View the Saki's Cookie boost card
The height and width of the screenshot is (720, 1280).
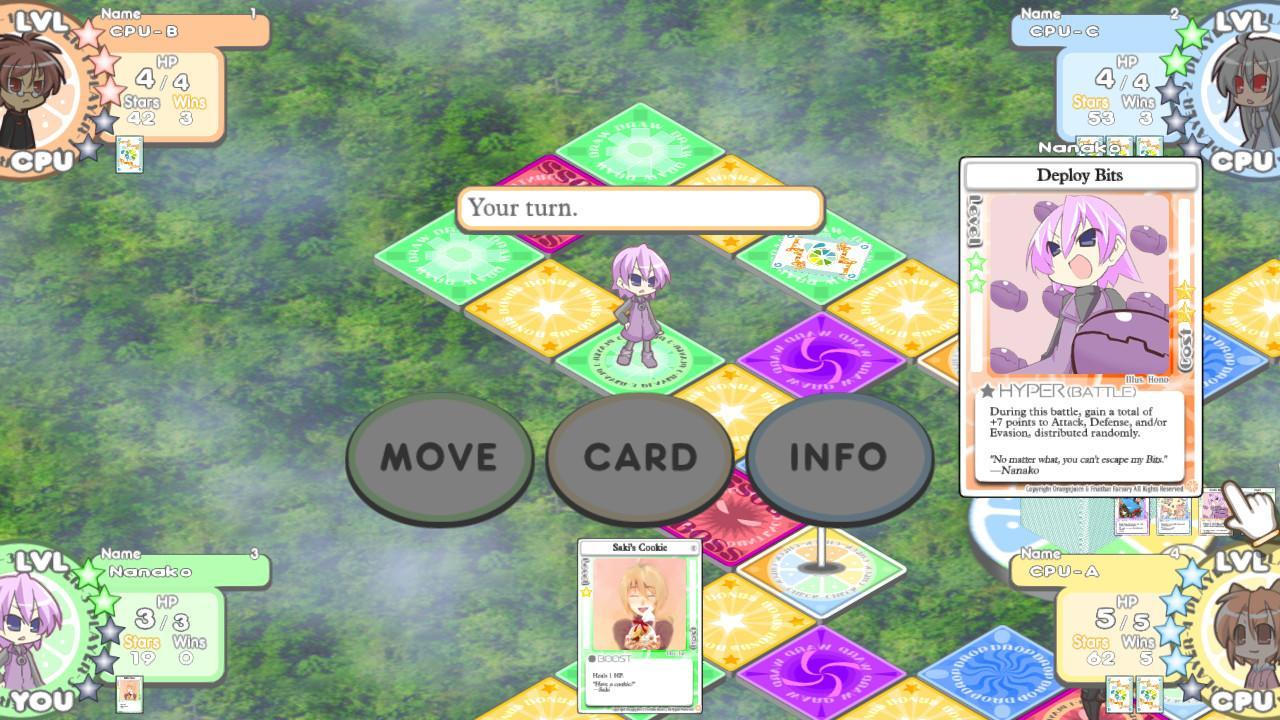pos(639,625)
